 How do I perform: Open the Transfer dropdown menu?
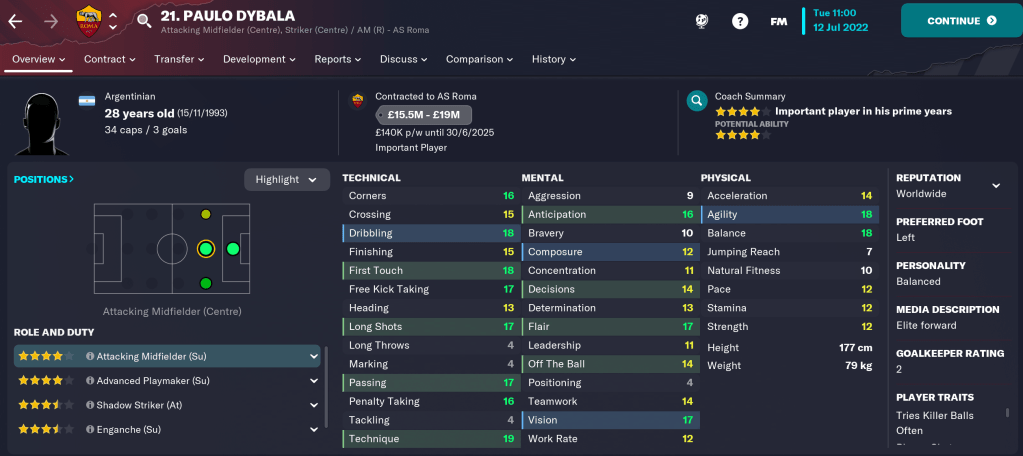point(179,59)
